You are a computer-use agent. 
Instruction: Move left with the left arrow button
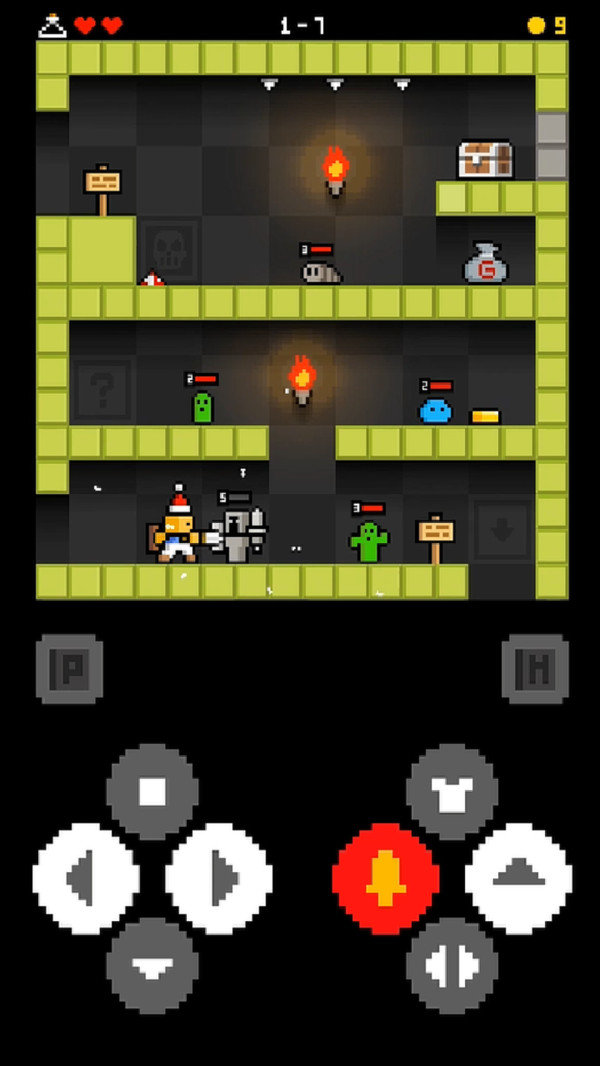pos(86,879)
